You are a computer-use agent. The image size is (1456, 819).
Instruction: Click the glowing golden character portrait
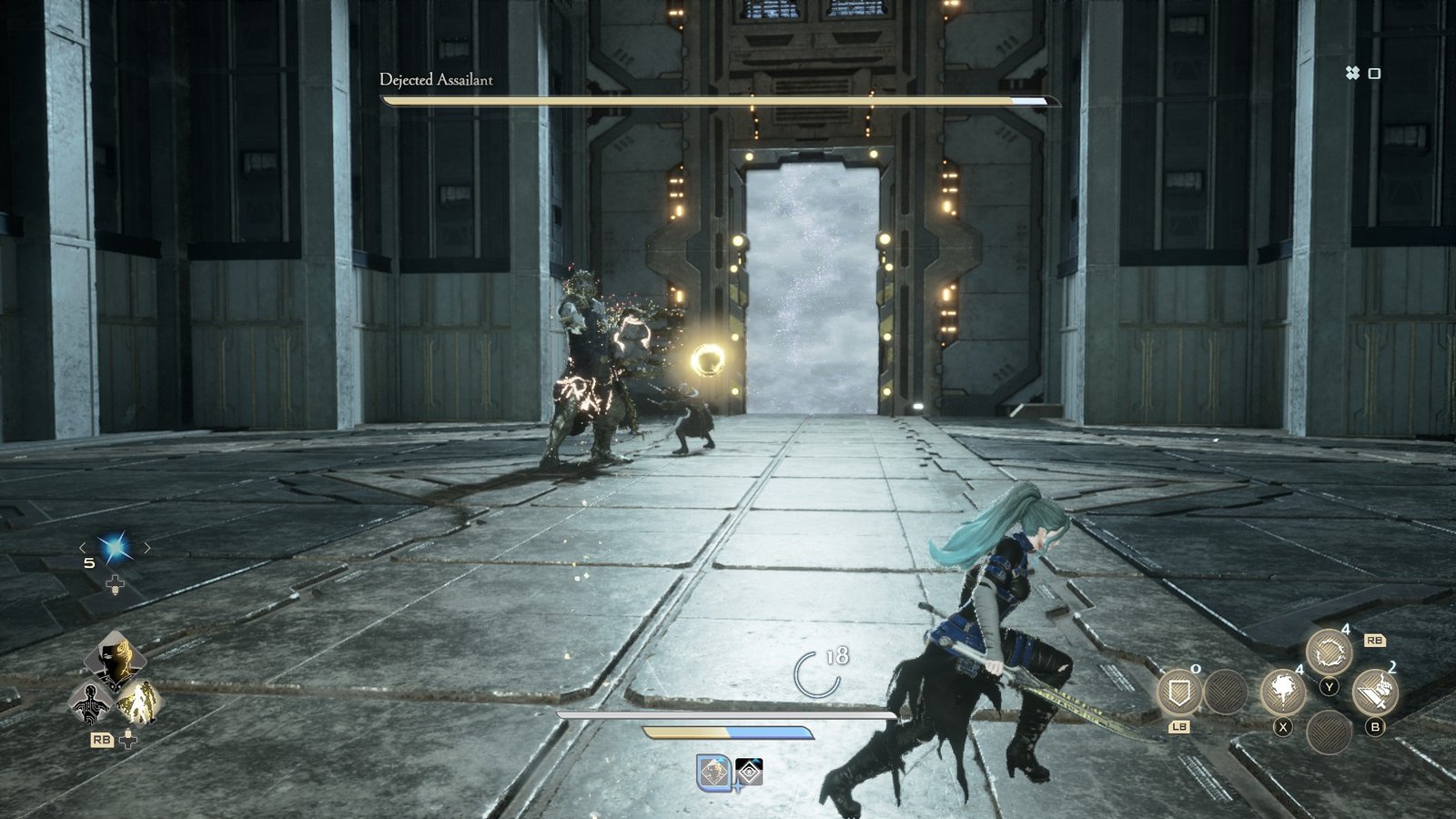[x=139, y=703]
